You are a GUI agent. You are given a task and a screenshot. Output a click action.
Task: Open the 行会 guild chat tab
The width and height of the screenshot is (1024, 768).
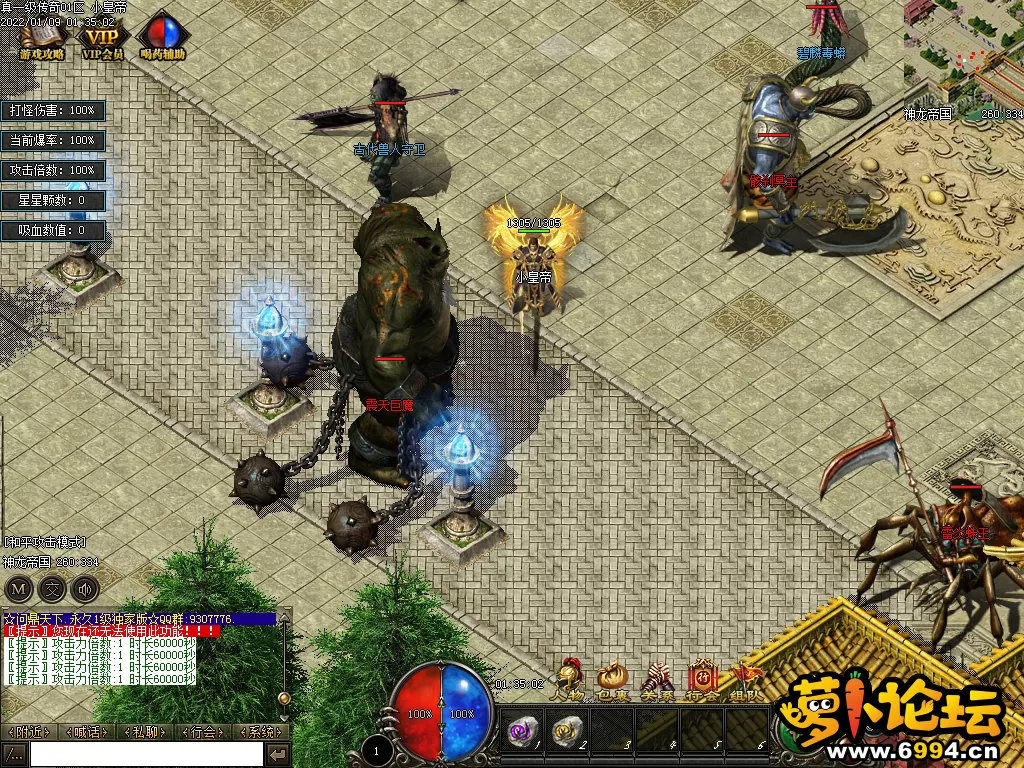coord(203,732)
